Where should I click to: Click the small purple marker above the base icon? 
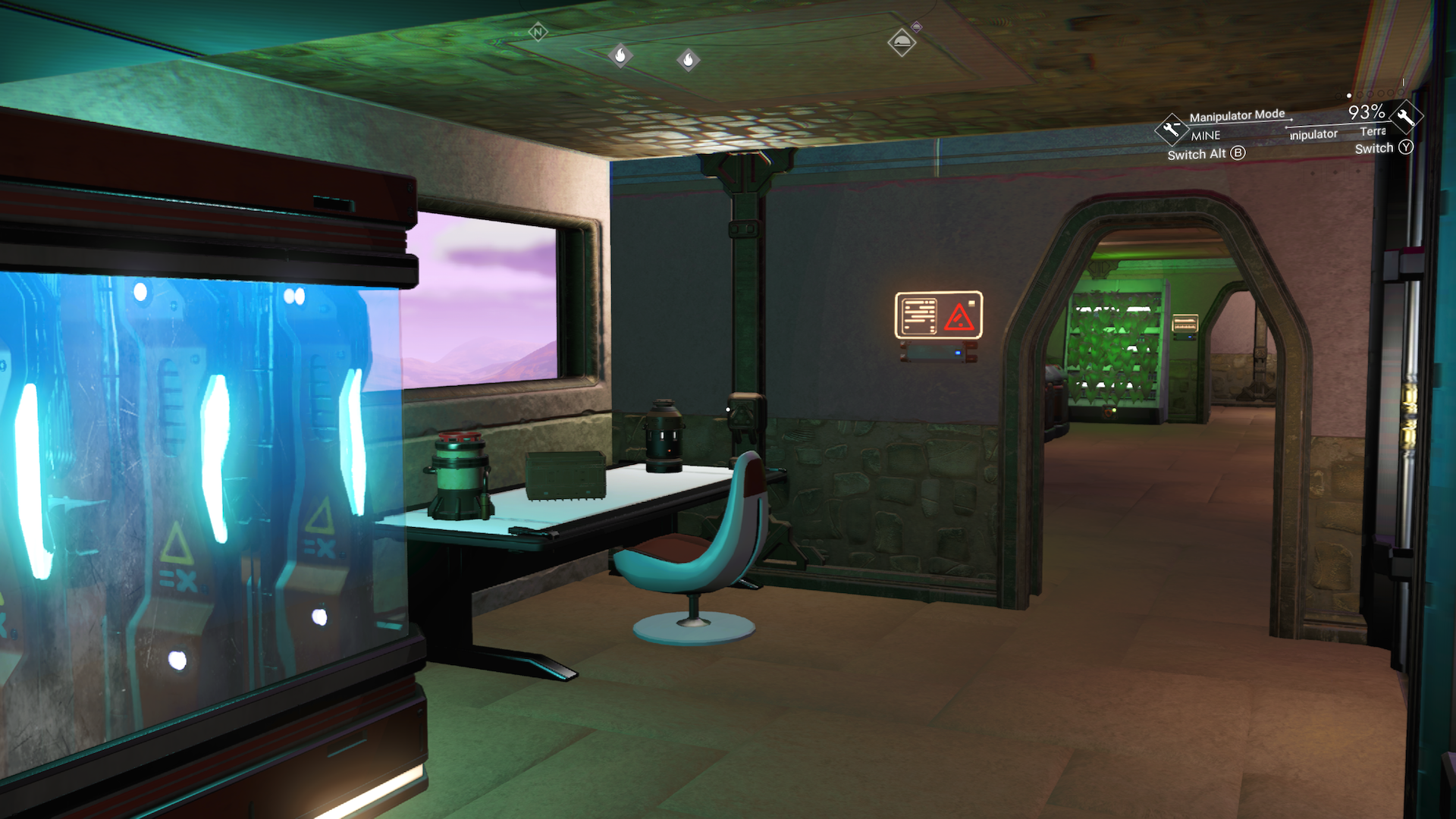point(915,28)
